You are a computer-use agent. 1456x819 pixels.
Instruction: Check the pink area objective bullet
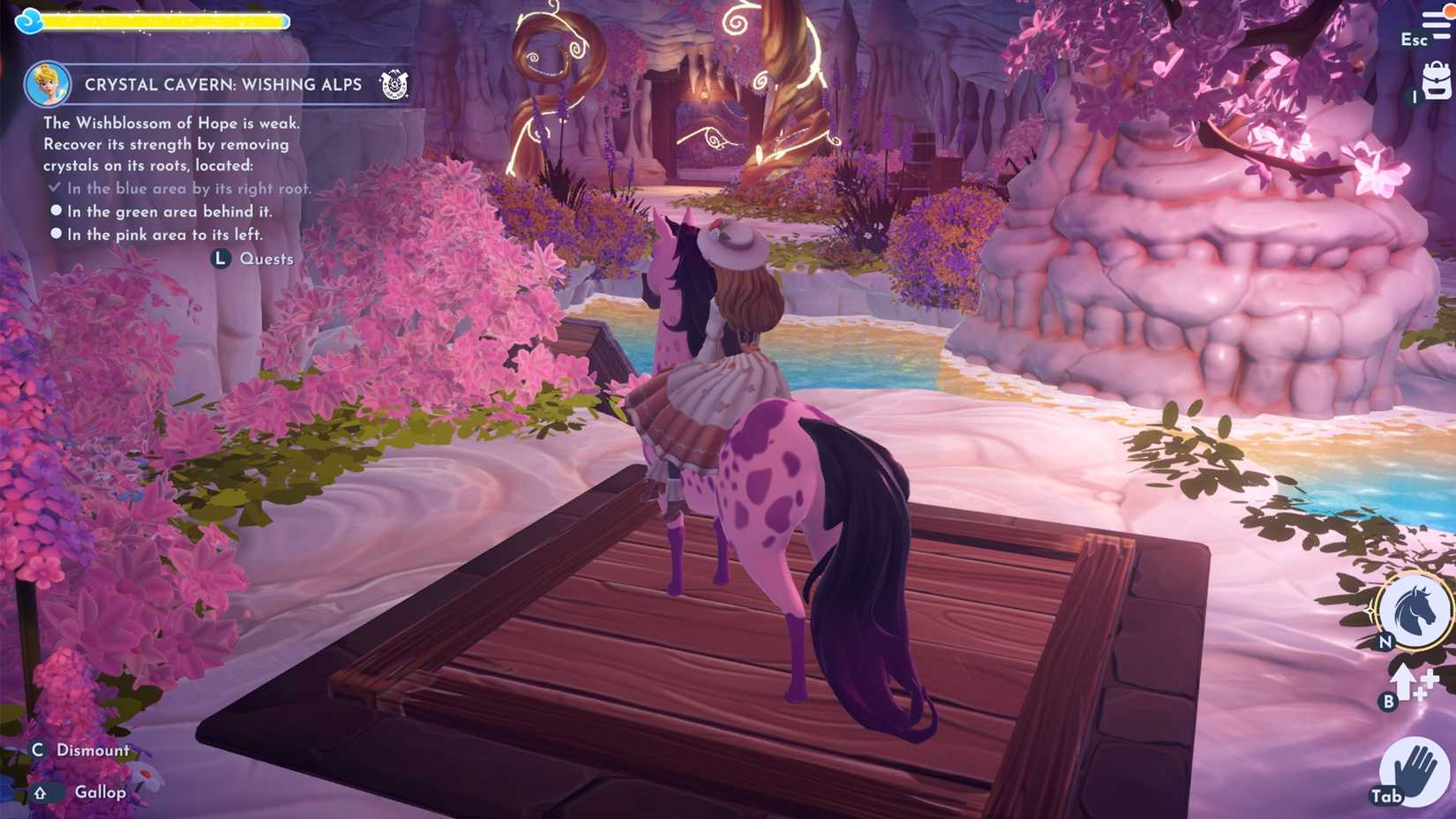[x=56, y=234]
